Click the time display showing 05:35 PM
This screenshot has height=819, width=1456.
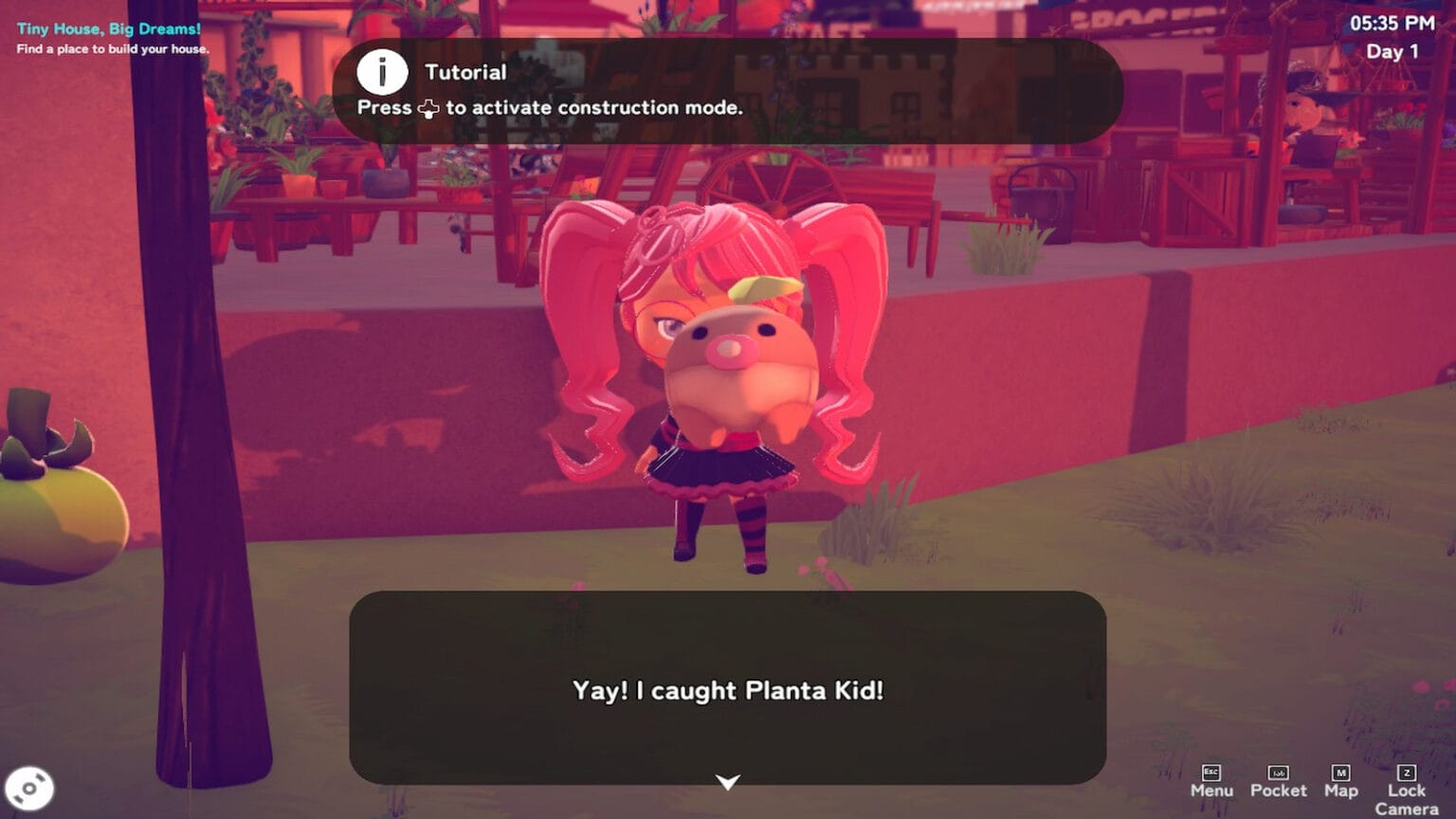pos(1392,24)
